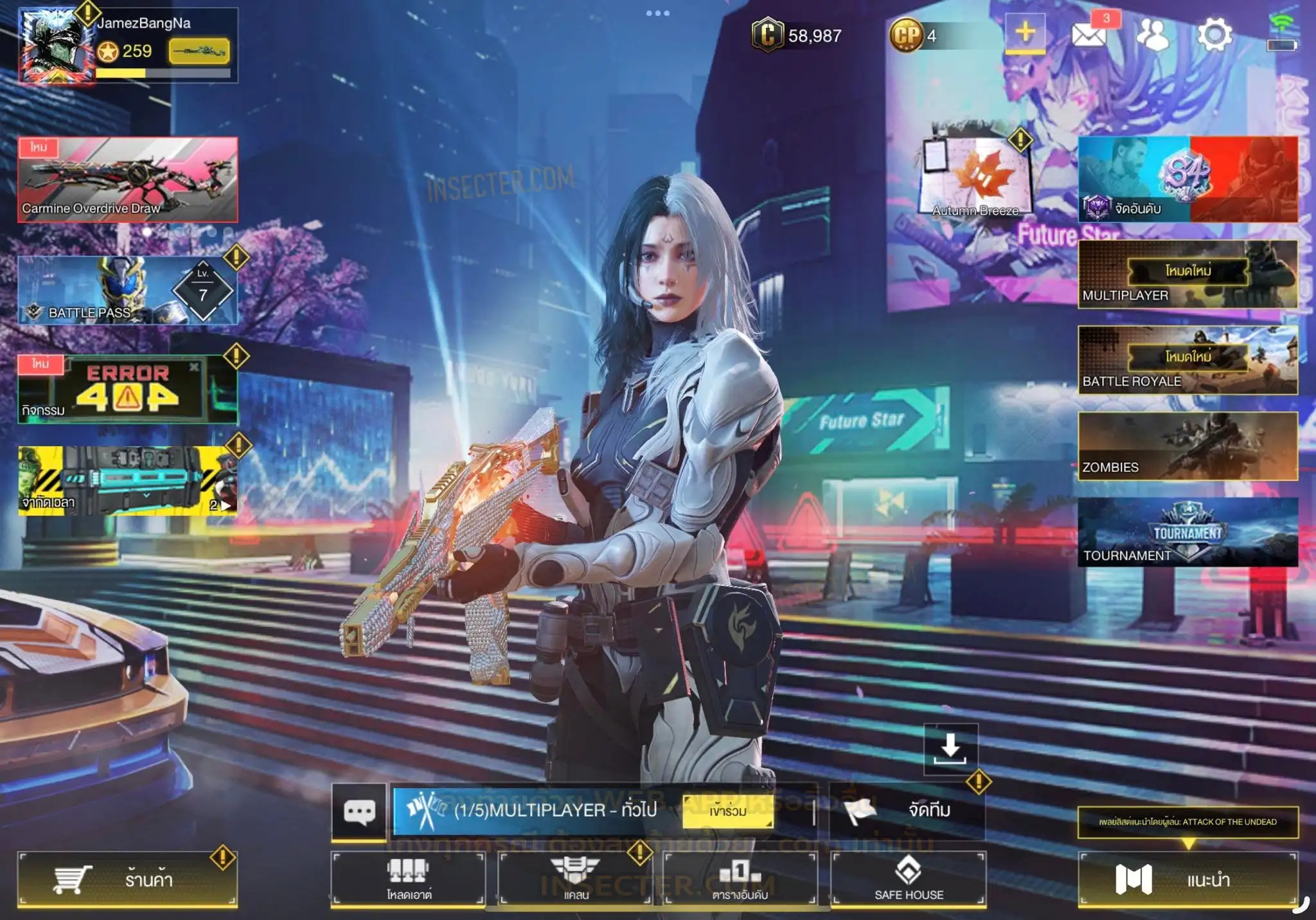Image resolution: width=1316 pixels, height=920 pixels.
Task: Choose the Battle Royale mode
Action: click(x=1187, y=360)
